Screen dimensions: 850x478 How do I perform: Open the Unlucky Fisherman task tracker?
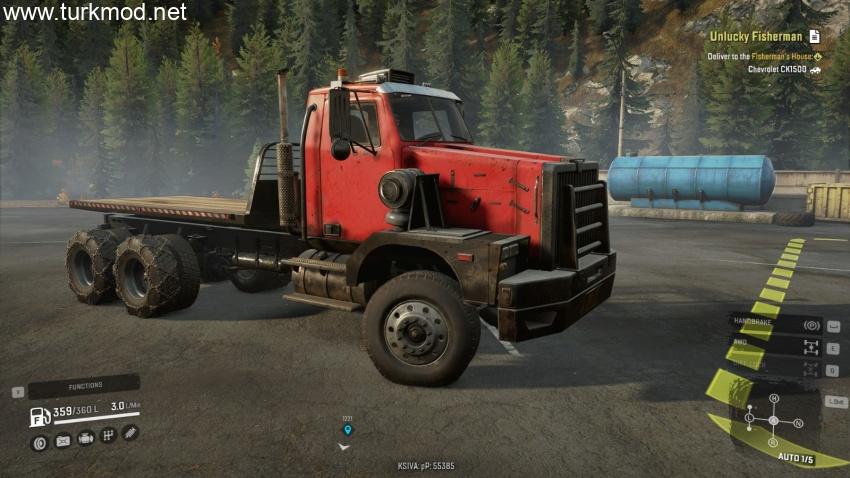(758, 36)
